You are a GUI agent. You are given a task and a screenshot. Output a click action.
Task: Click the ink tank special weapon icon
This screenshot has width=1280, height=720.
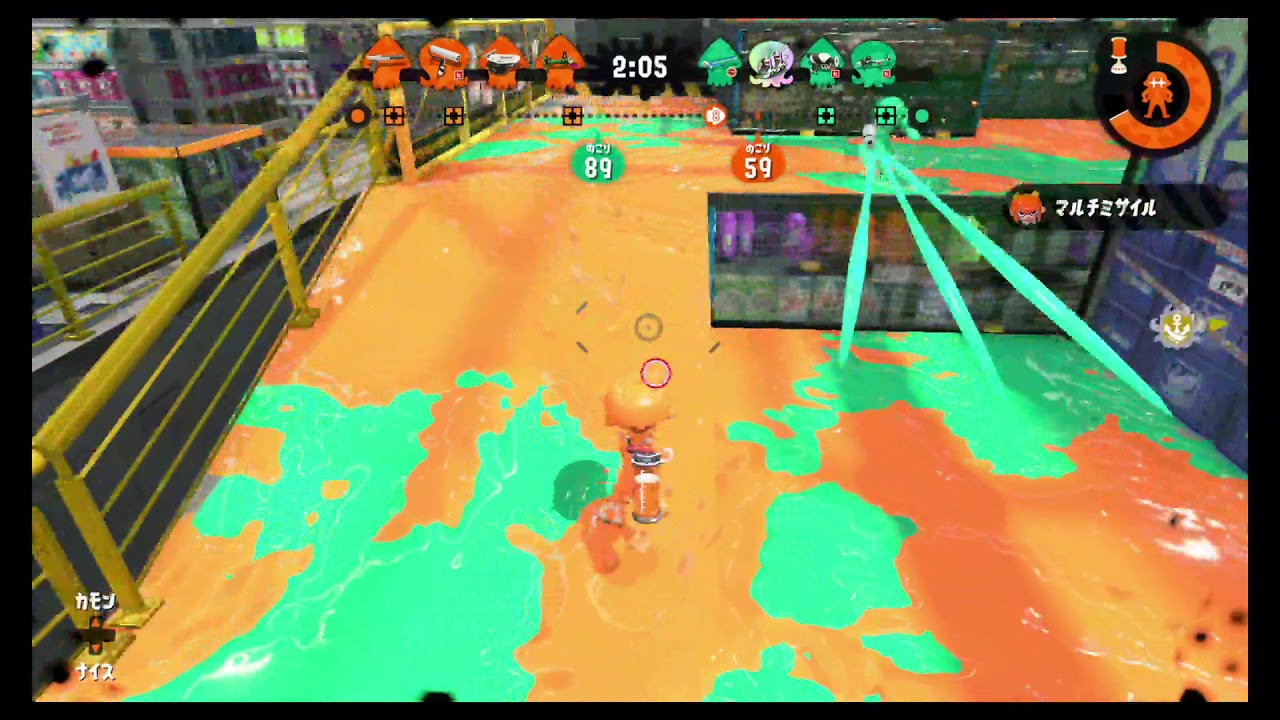[1118, 53]
